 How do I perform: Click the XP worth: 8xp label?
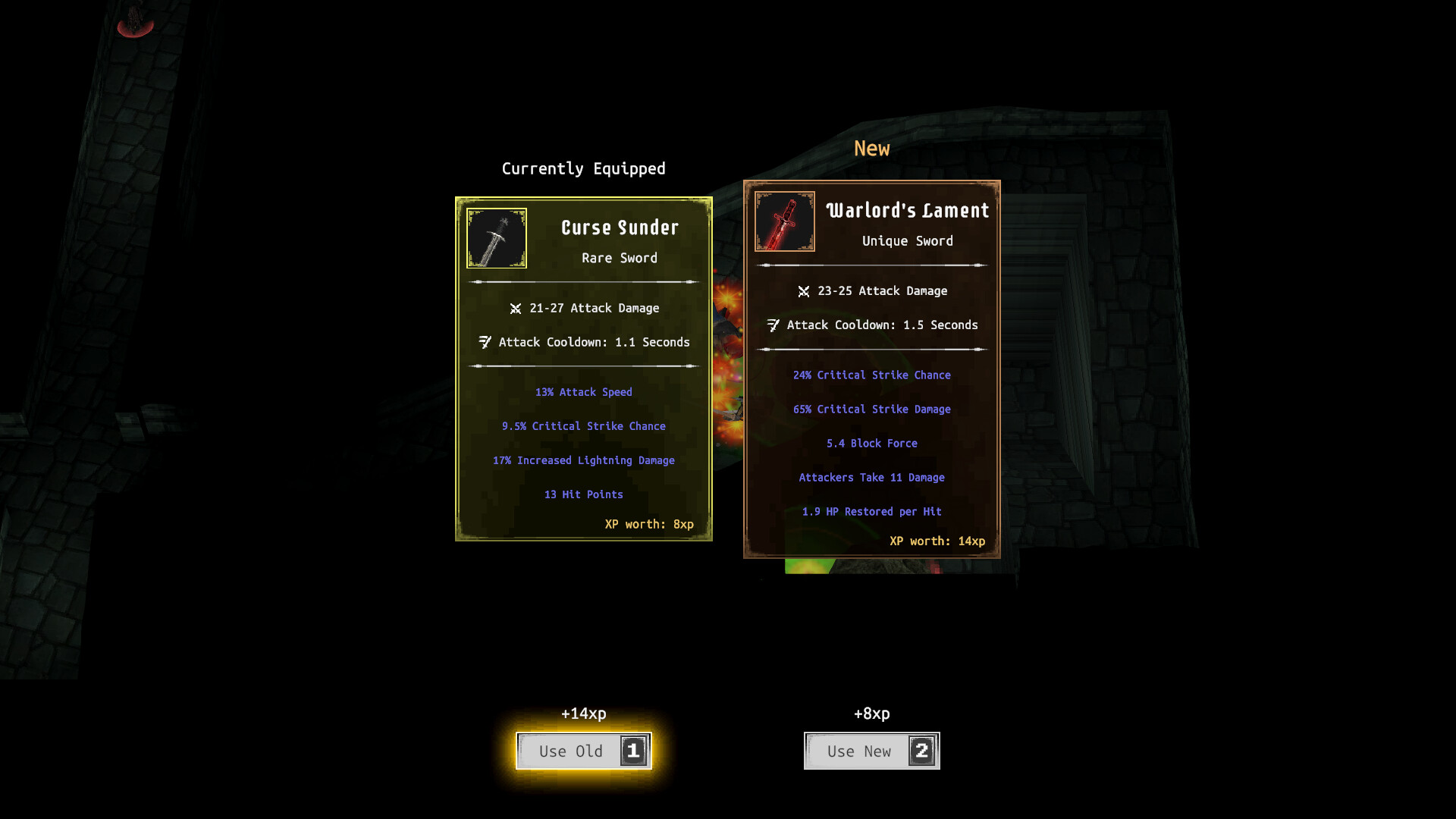tap(649, 524)
